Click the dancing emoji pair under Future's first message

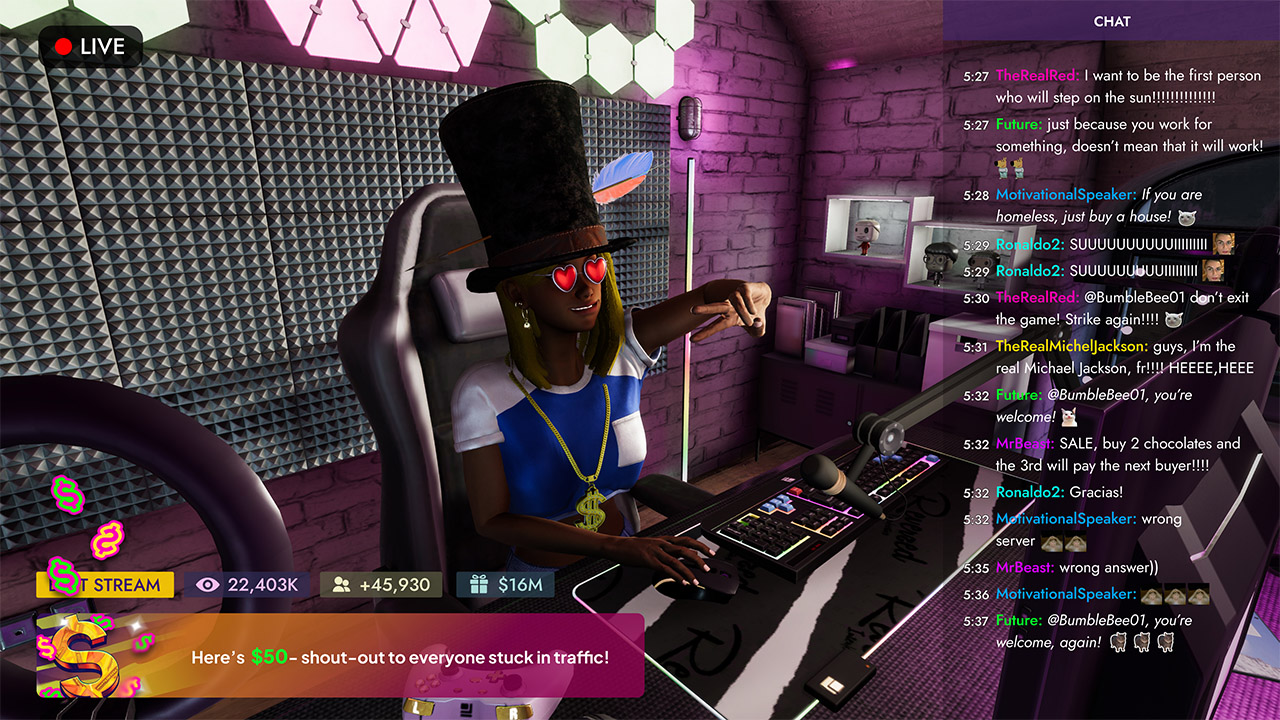pyautogui.click(x=1008, y=168)
